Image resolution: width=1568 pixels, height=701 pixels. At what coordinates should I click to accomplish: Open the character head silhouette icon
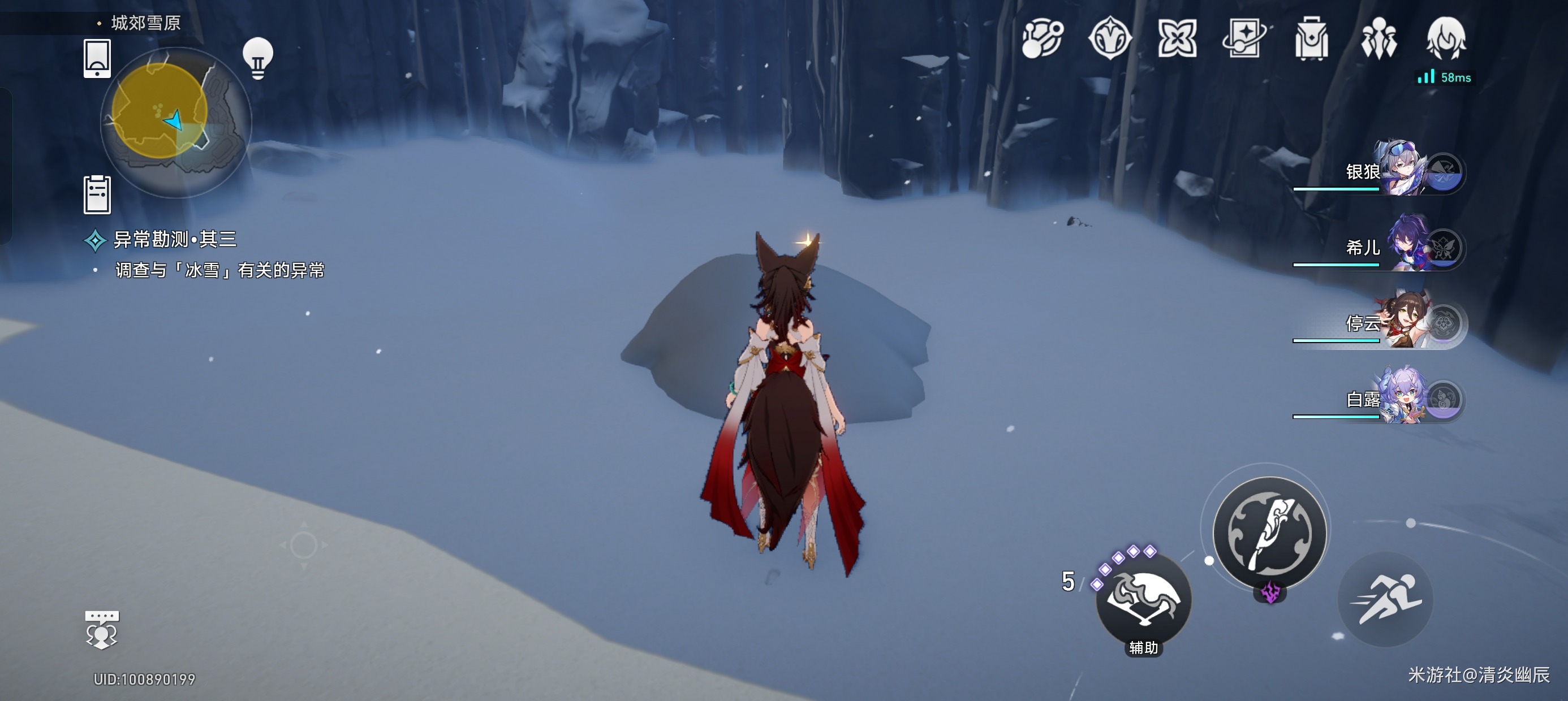click(x=1446, y=39)
